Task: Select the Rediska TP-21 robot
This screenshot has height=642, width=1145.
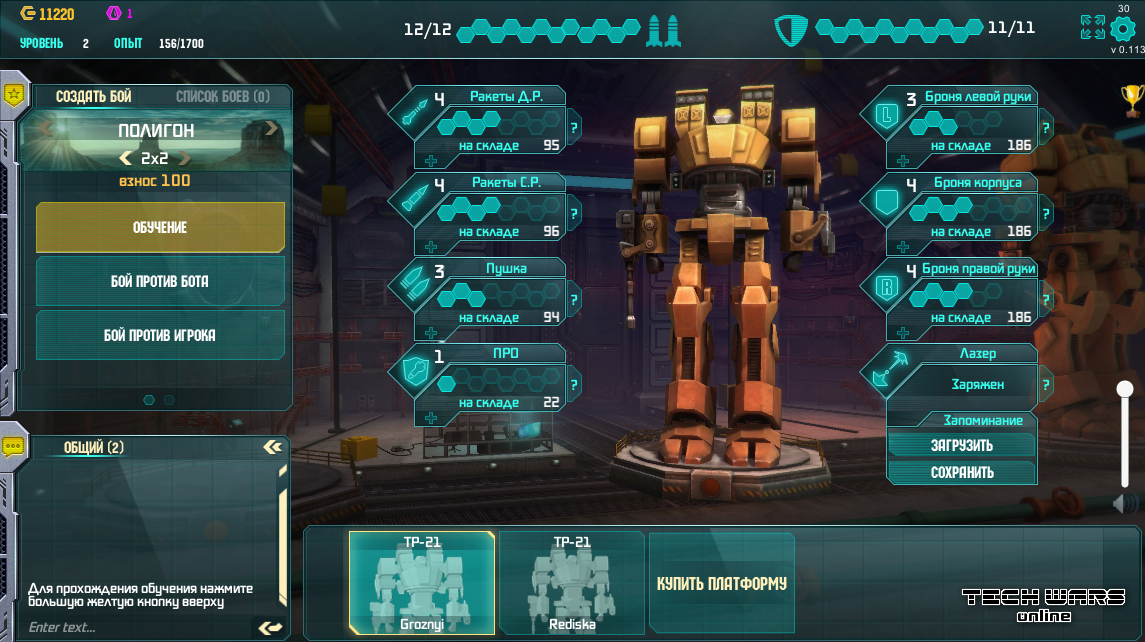Action: [x=572, y=583]
